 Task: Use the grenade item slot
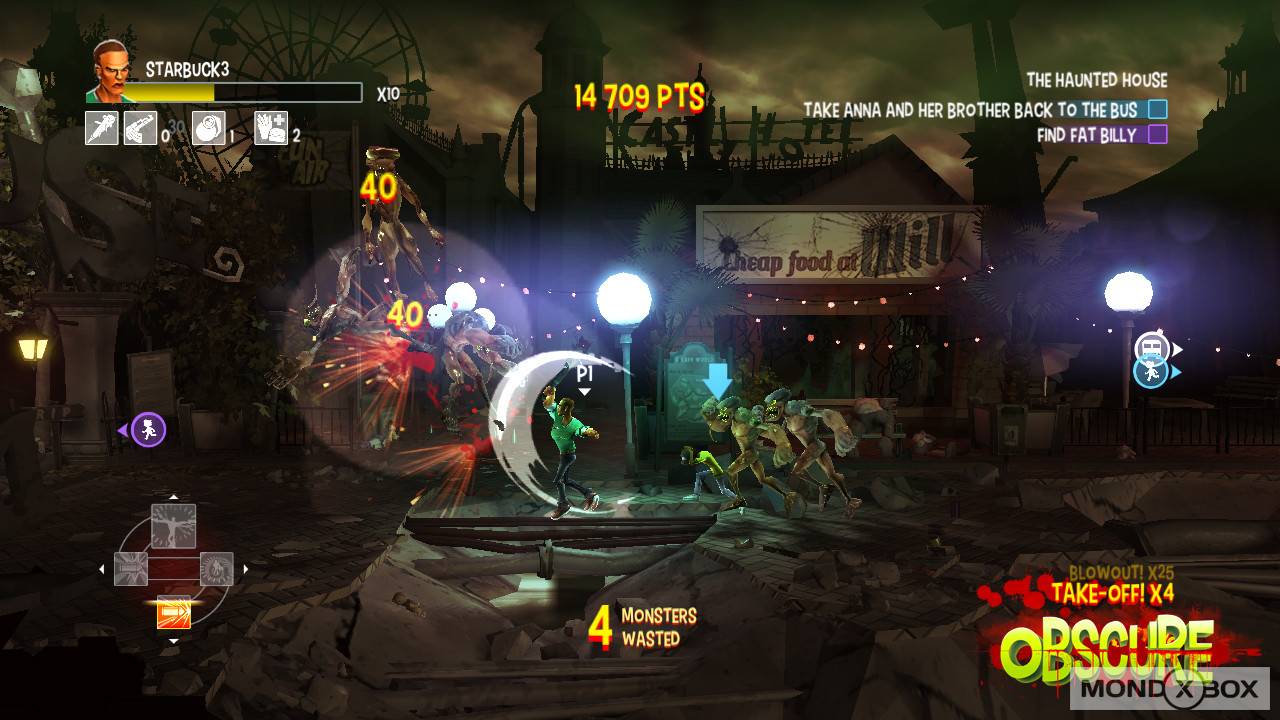point(208,128)
